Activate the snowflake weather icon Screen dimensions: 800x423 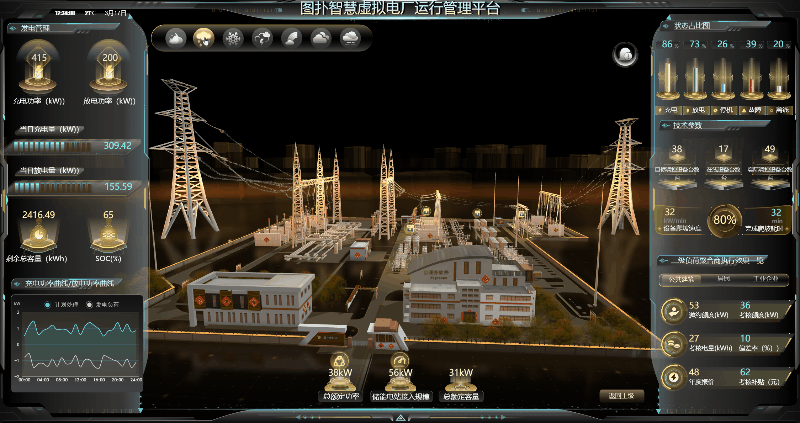233,38
